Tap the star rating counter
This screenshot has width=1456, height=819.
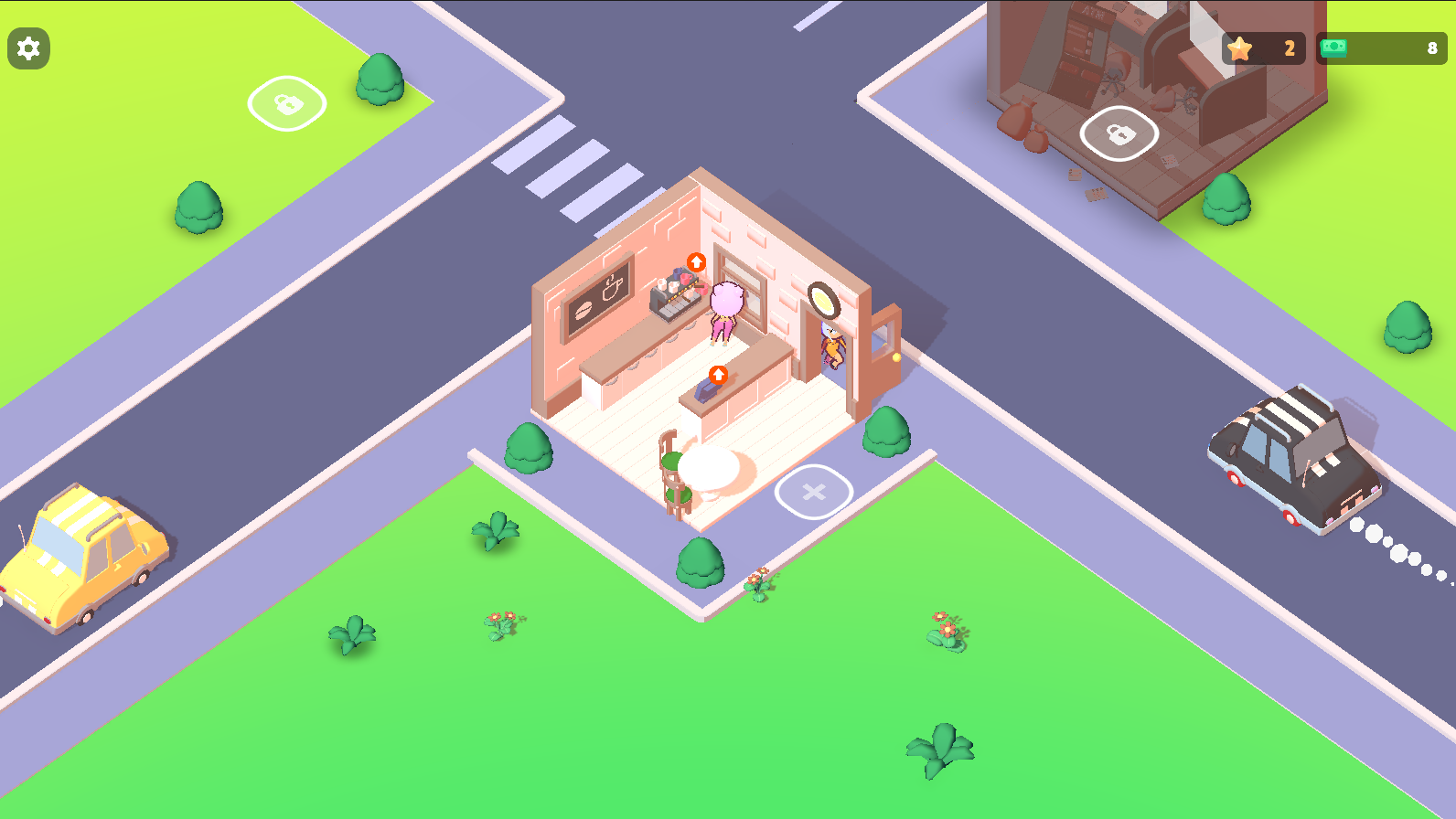pyautogui.click(x=1263, y=49)
